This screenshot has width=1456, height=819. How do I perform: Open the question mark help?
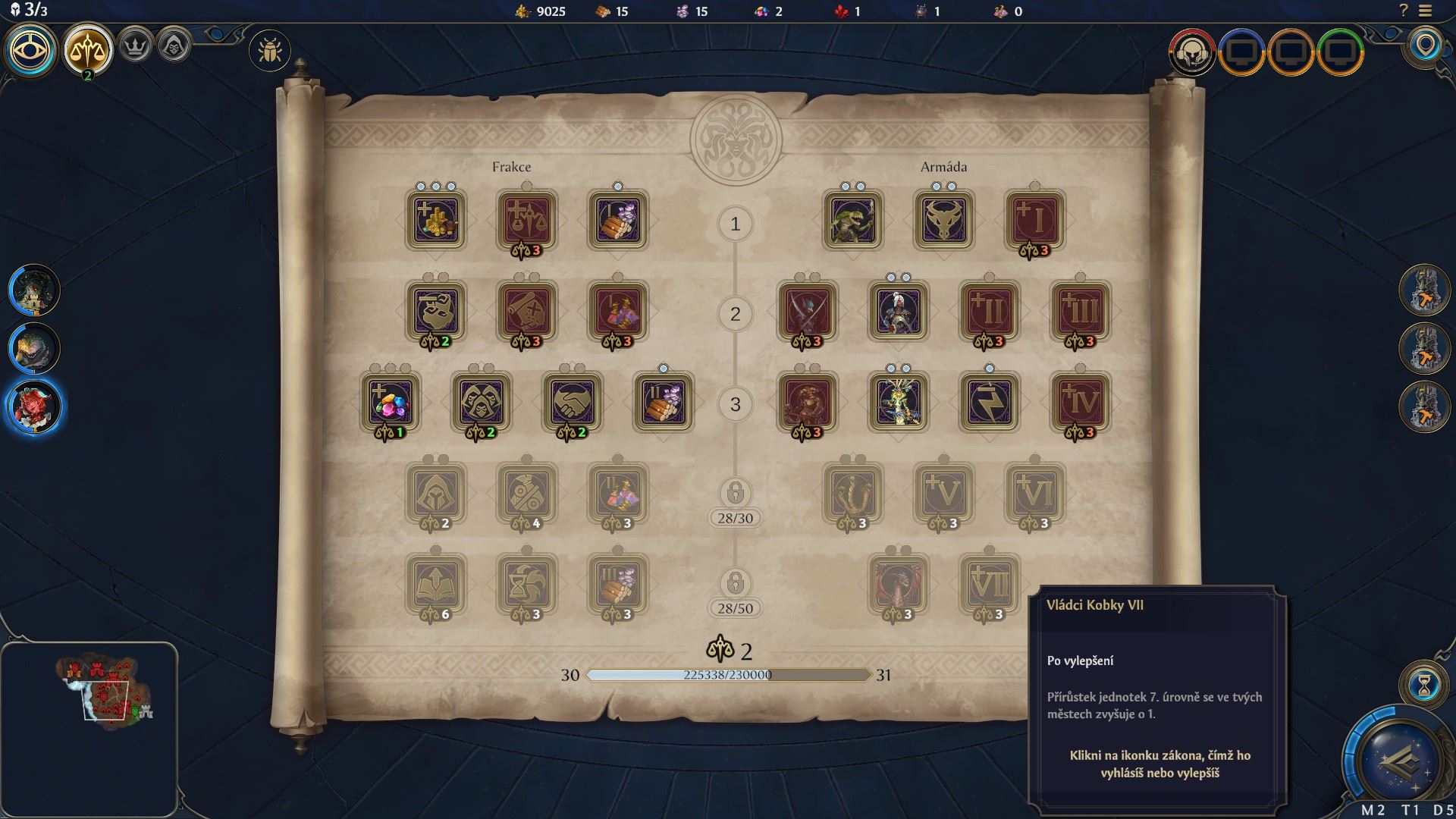[x=1403, y=11]
